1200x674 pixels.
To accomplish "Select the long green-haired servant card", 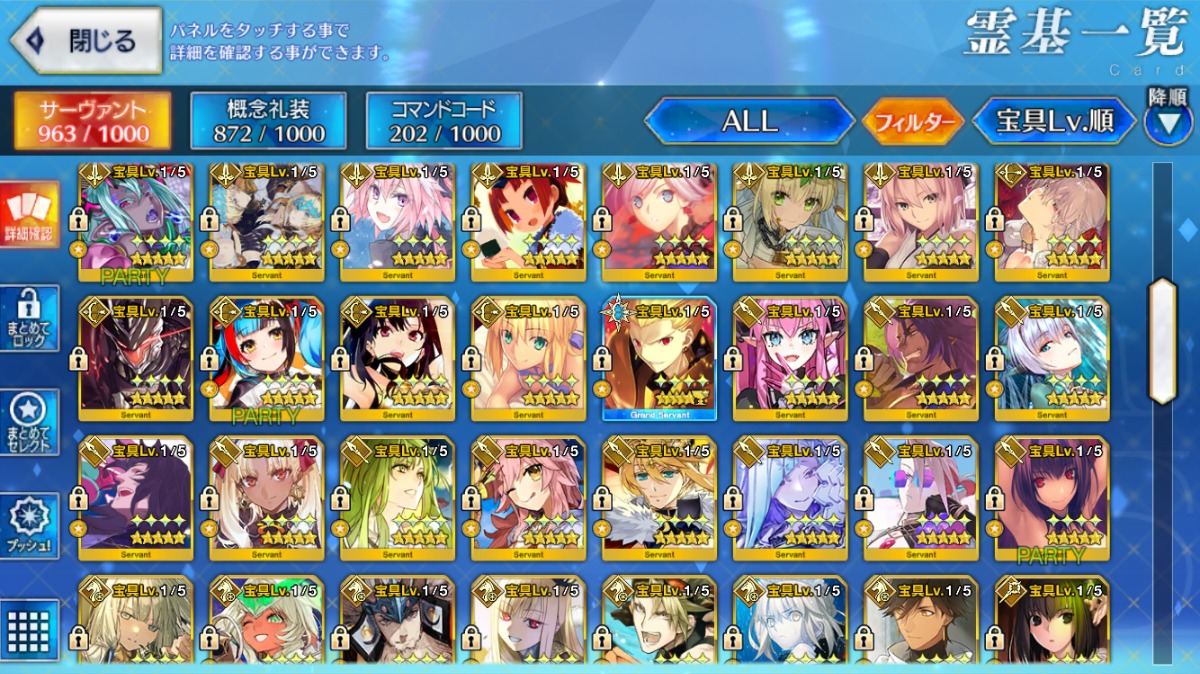I will click(x=398, y=496).
